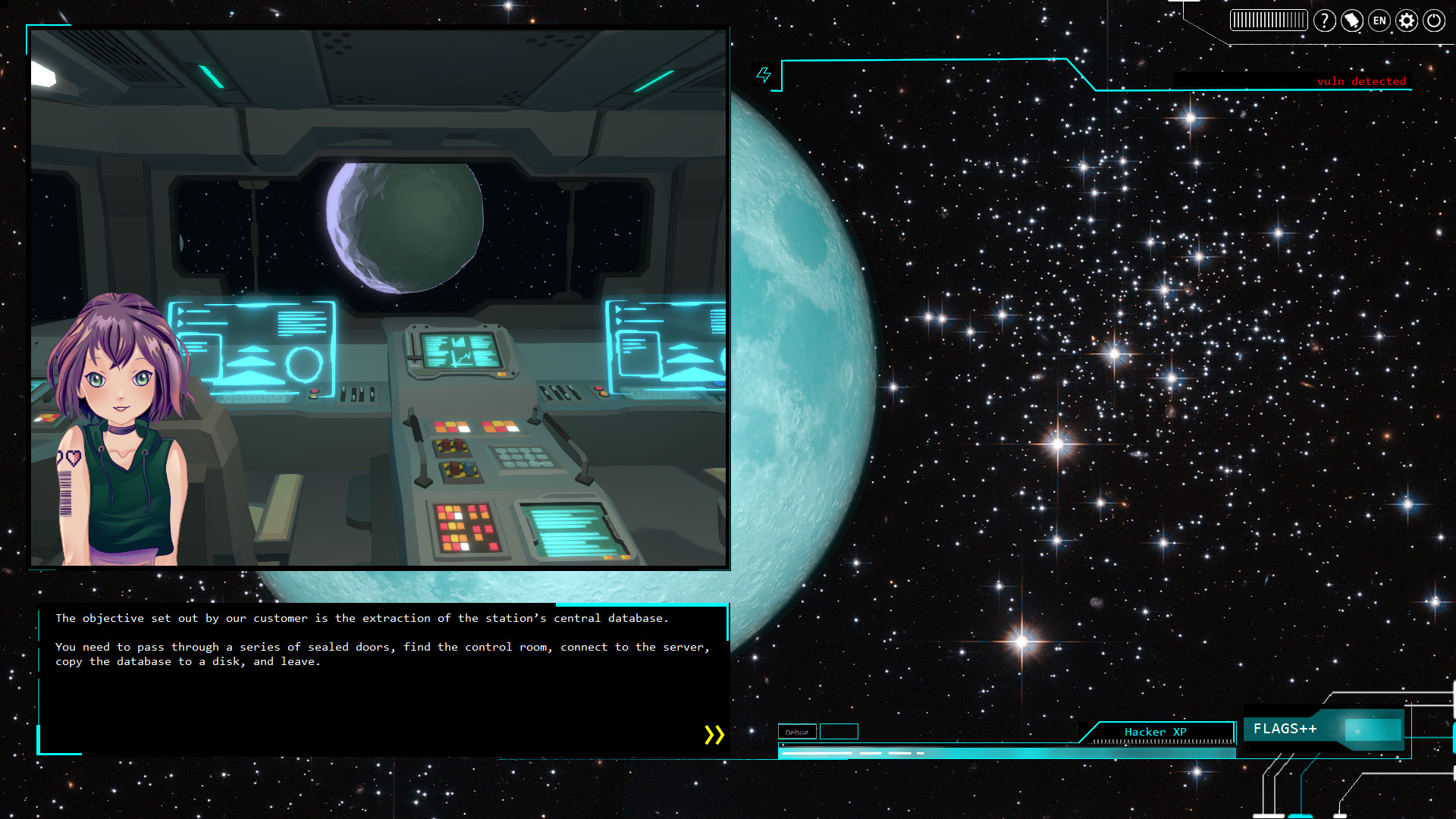1456x819 pixels.
Task: Click the striped volume meter control
Action: [x=1268, y=20]
